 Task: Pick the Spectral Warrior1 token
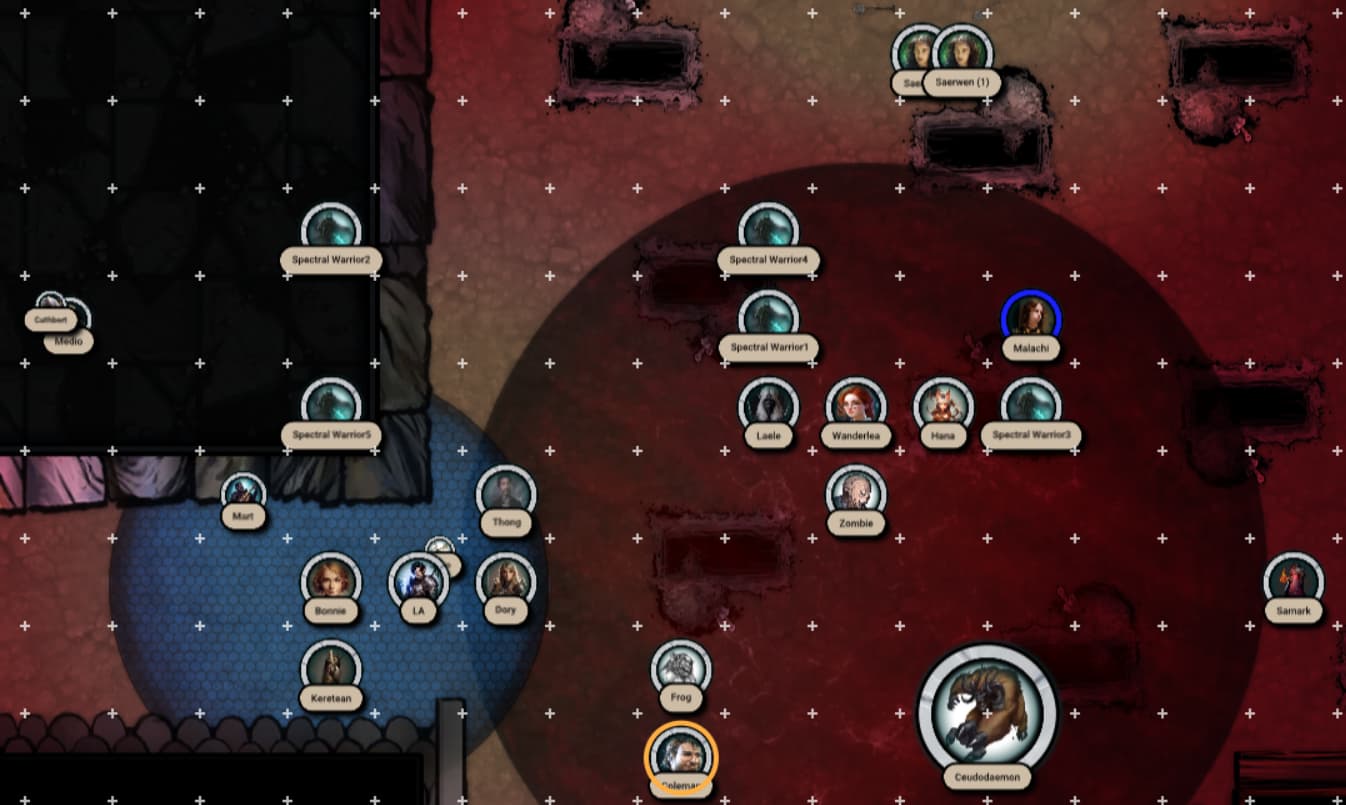coord(768,317)
